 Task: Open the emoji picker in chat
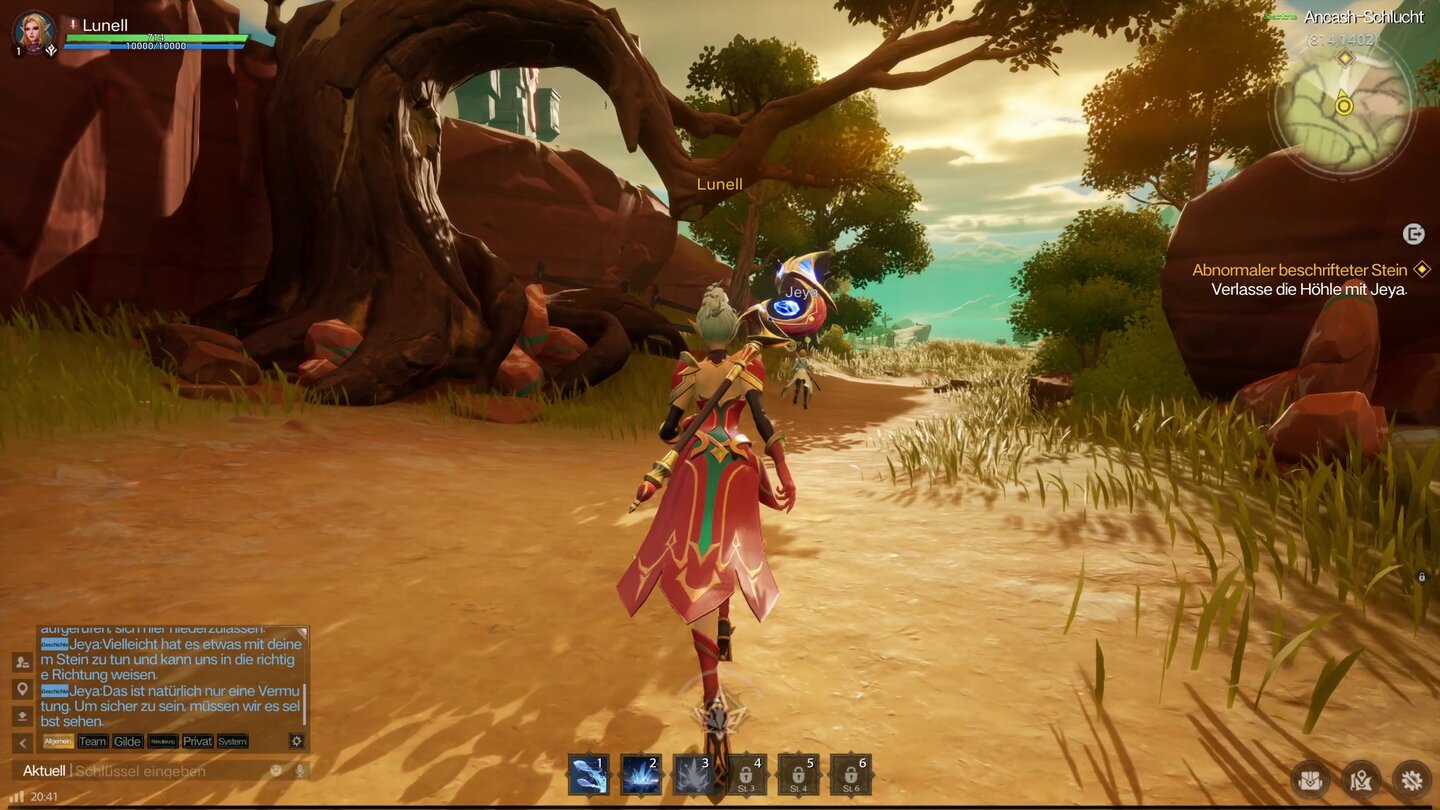click(276, 771)
